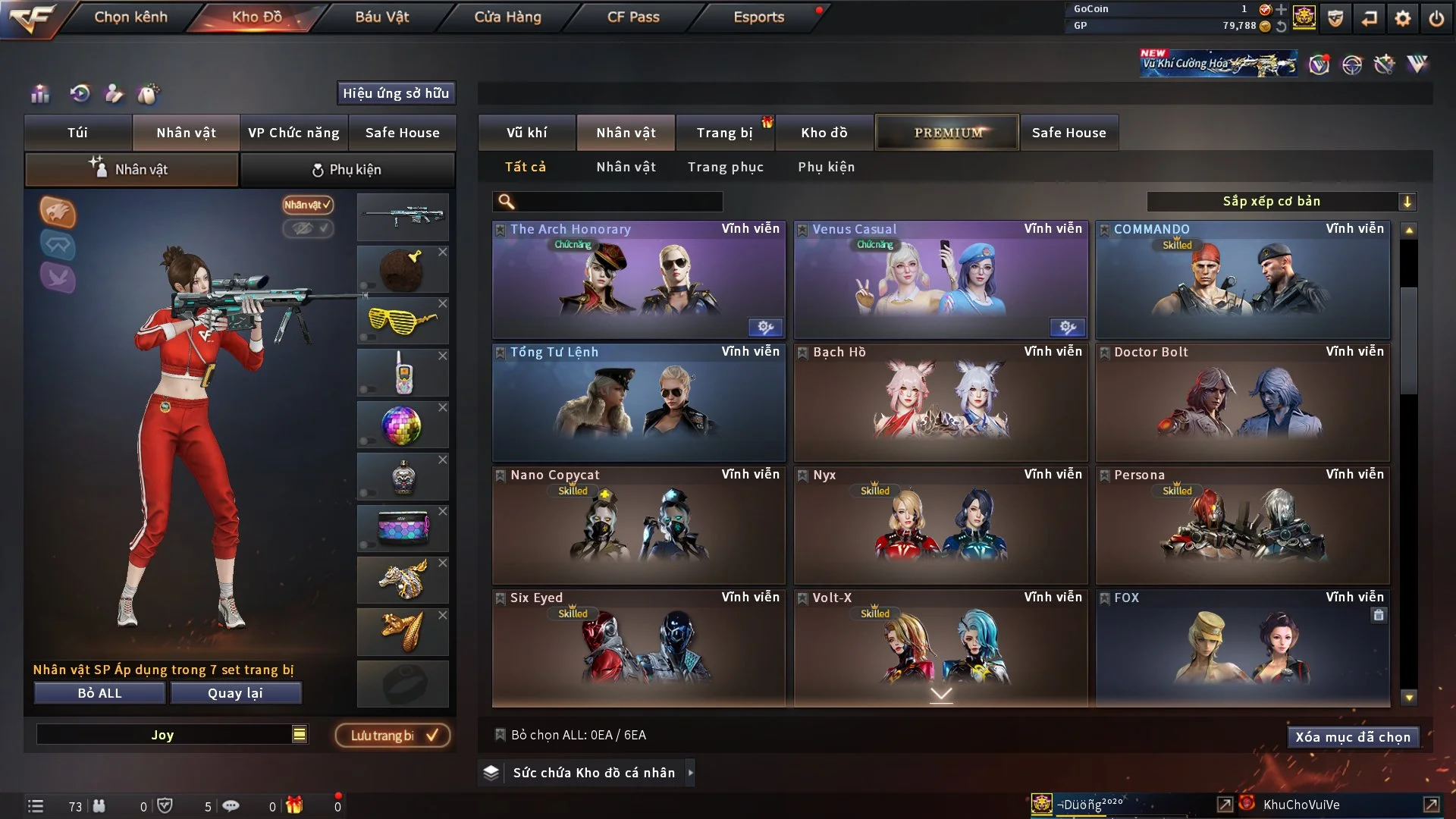Image resolution: width=1456 pixels, height=819 pixels.
Task: Click the Lưu trang bị button
Action: [392, 735]
